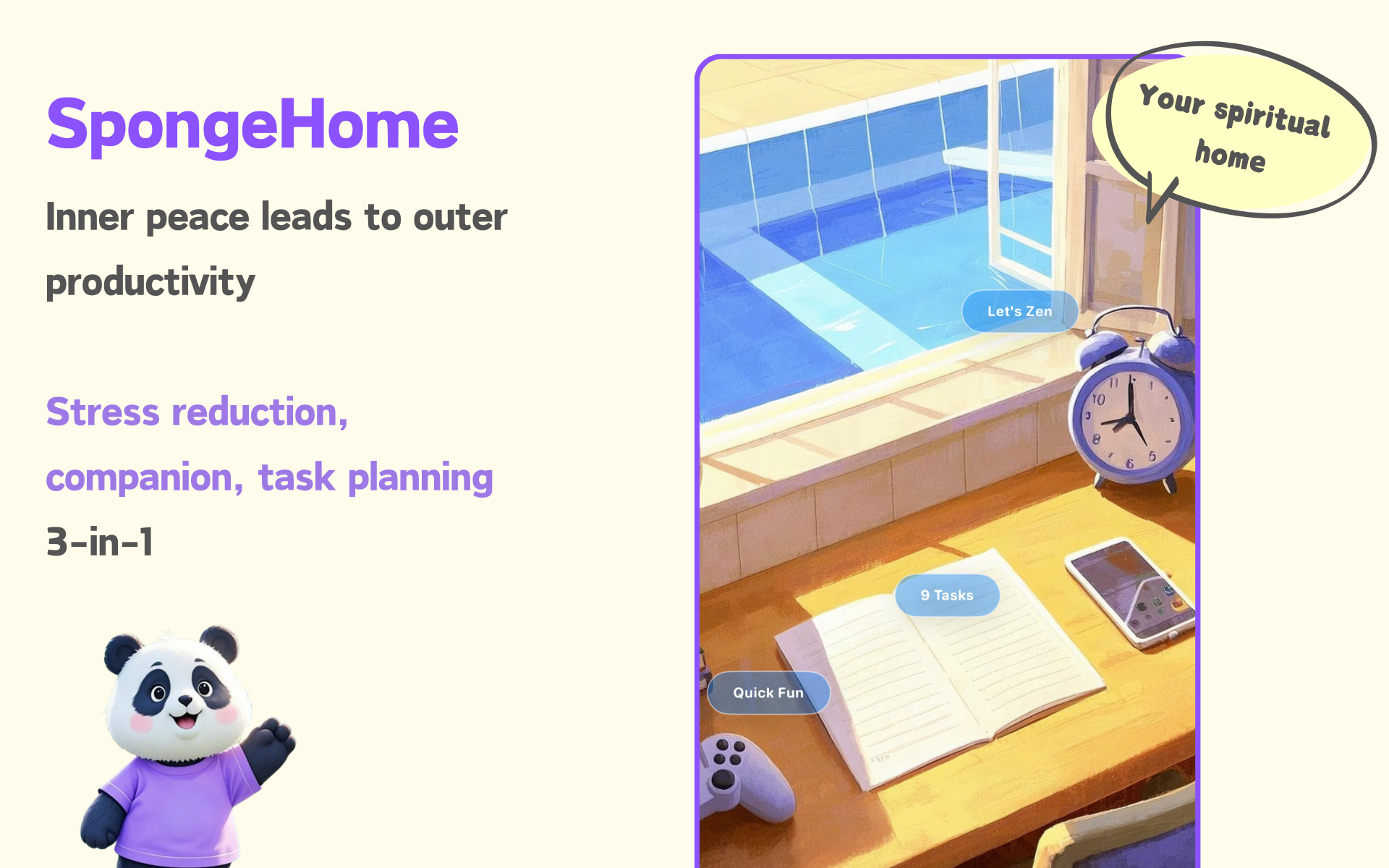Toggle the 9 Tasks reminder

click(946, 595)
